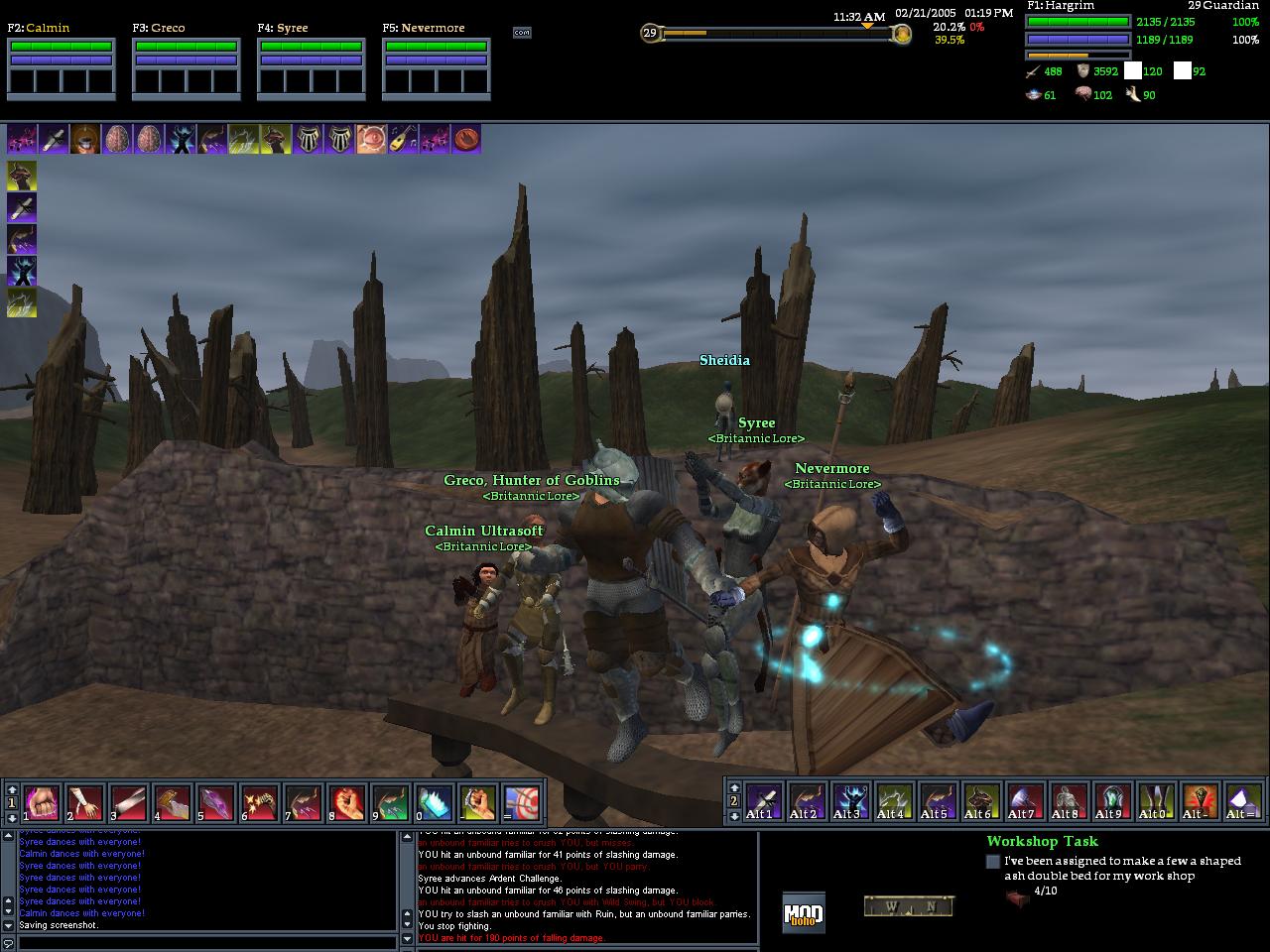The height and width of the screenshot is (952, 1270).
Task: Use the Alt 3 glowing figure spell
Action: [x=850, y=800]
